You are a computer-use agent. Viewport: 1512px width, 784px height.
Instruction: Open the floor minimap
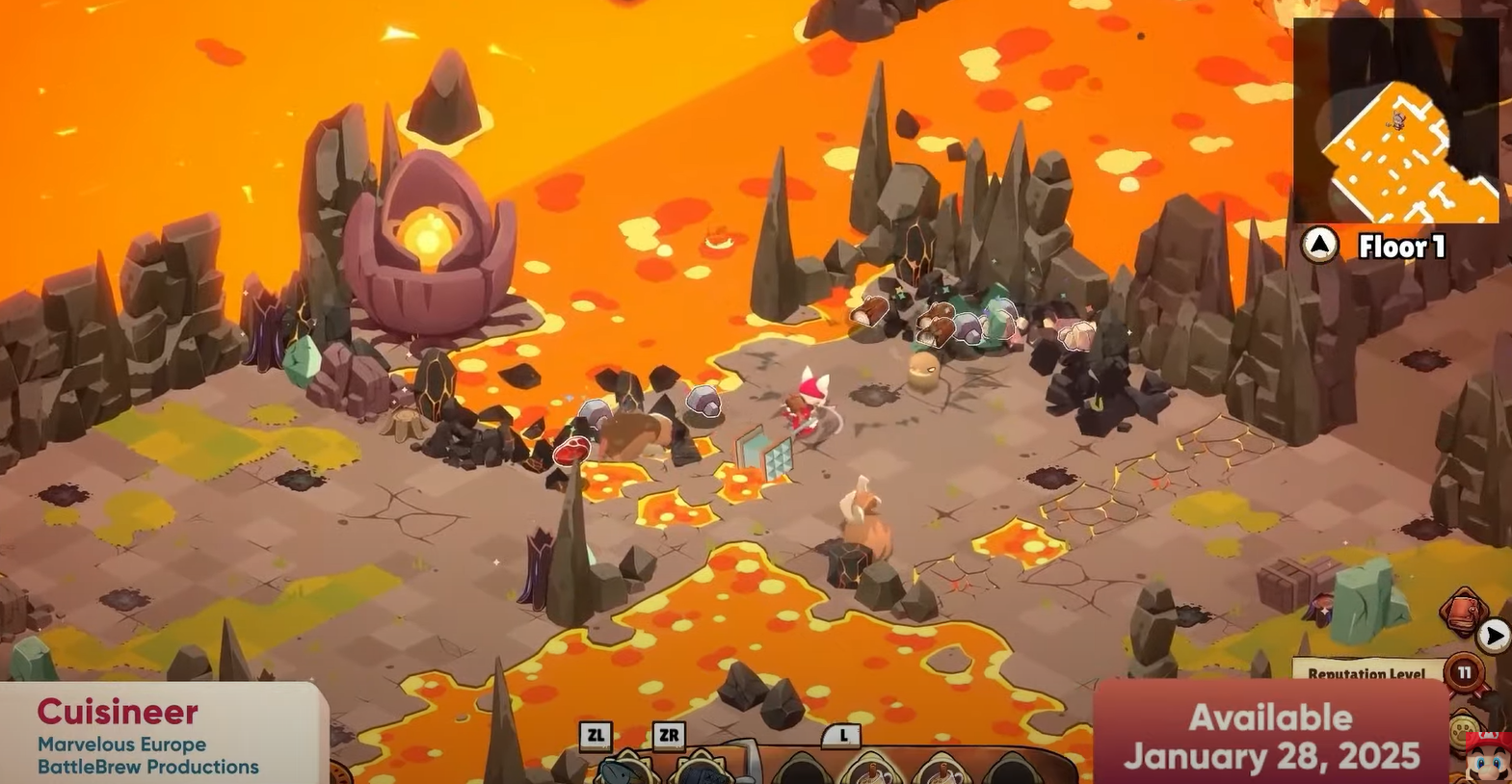(x=1395, y=122)
